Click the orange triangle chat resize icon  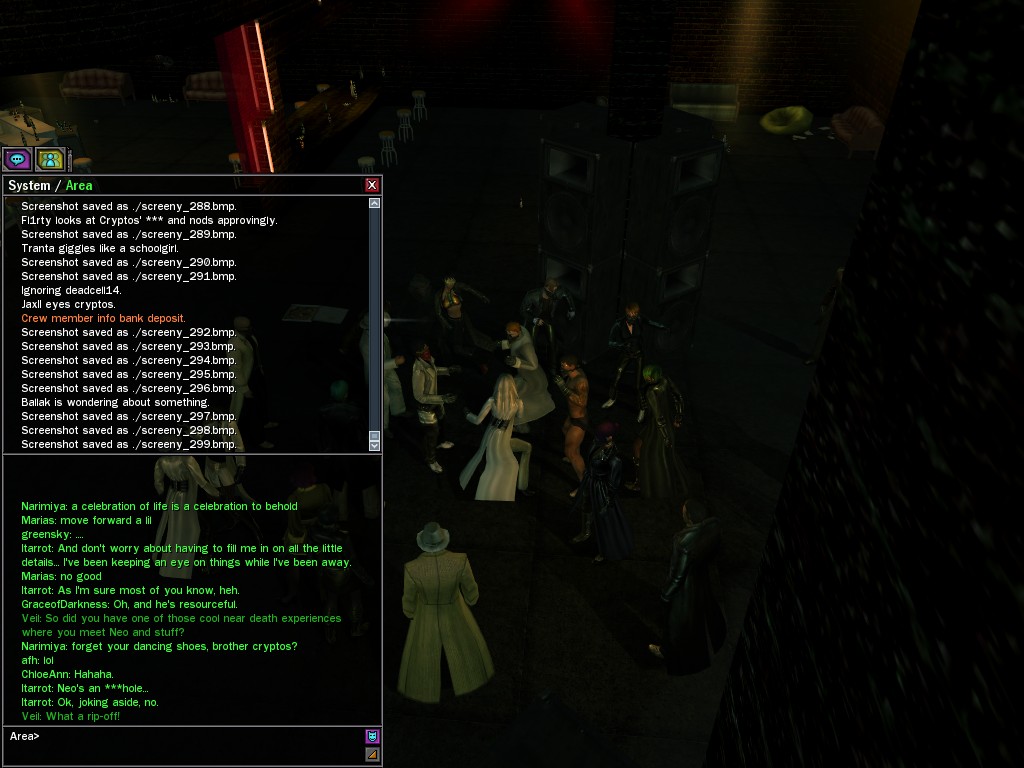coord(372,754)
